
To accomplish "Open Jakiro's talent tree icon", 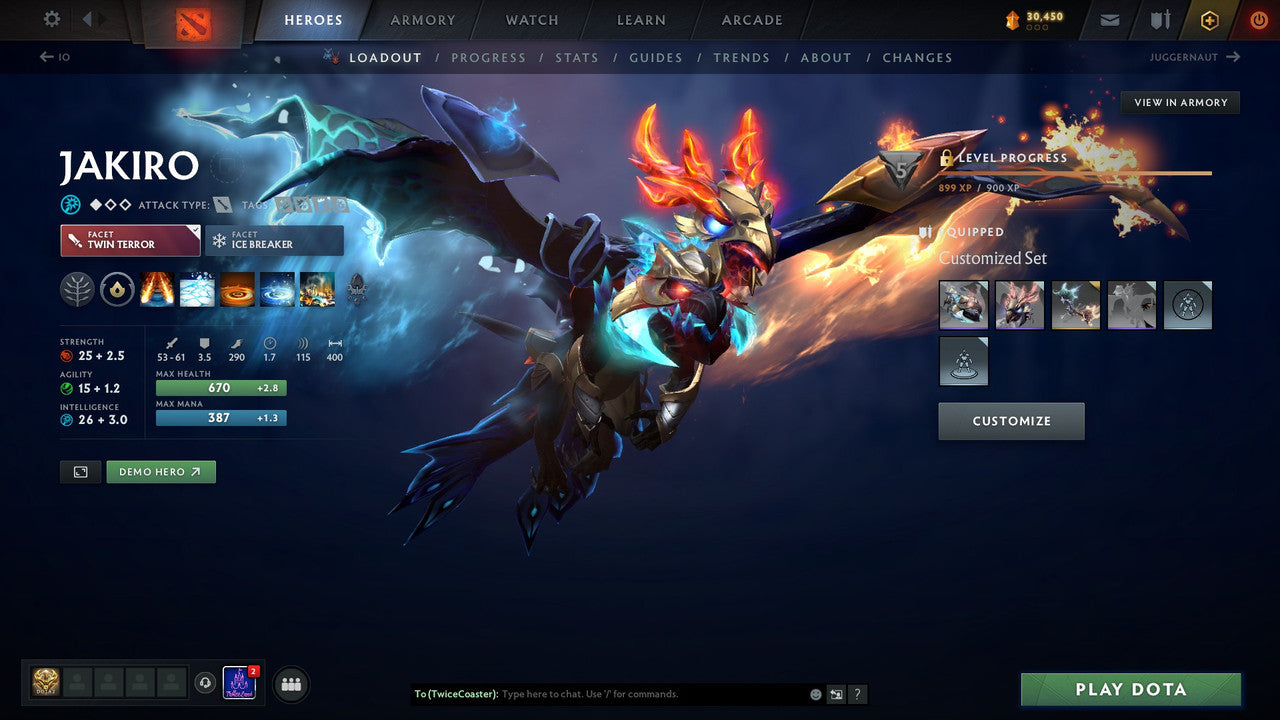I will pyautogui.click(x=77, y=289).
